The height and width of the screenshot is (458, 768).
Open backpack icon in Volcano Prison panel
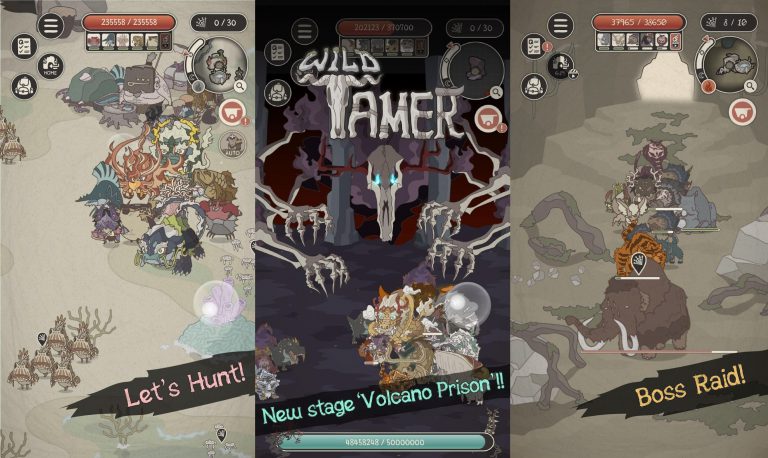[x=277, y=92]
